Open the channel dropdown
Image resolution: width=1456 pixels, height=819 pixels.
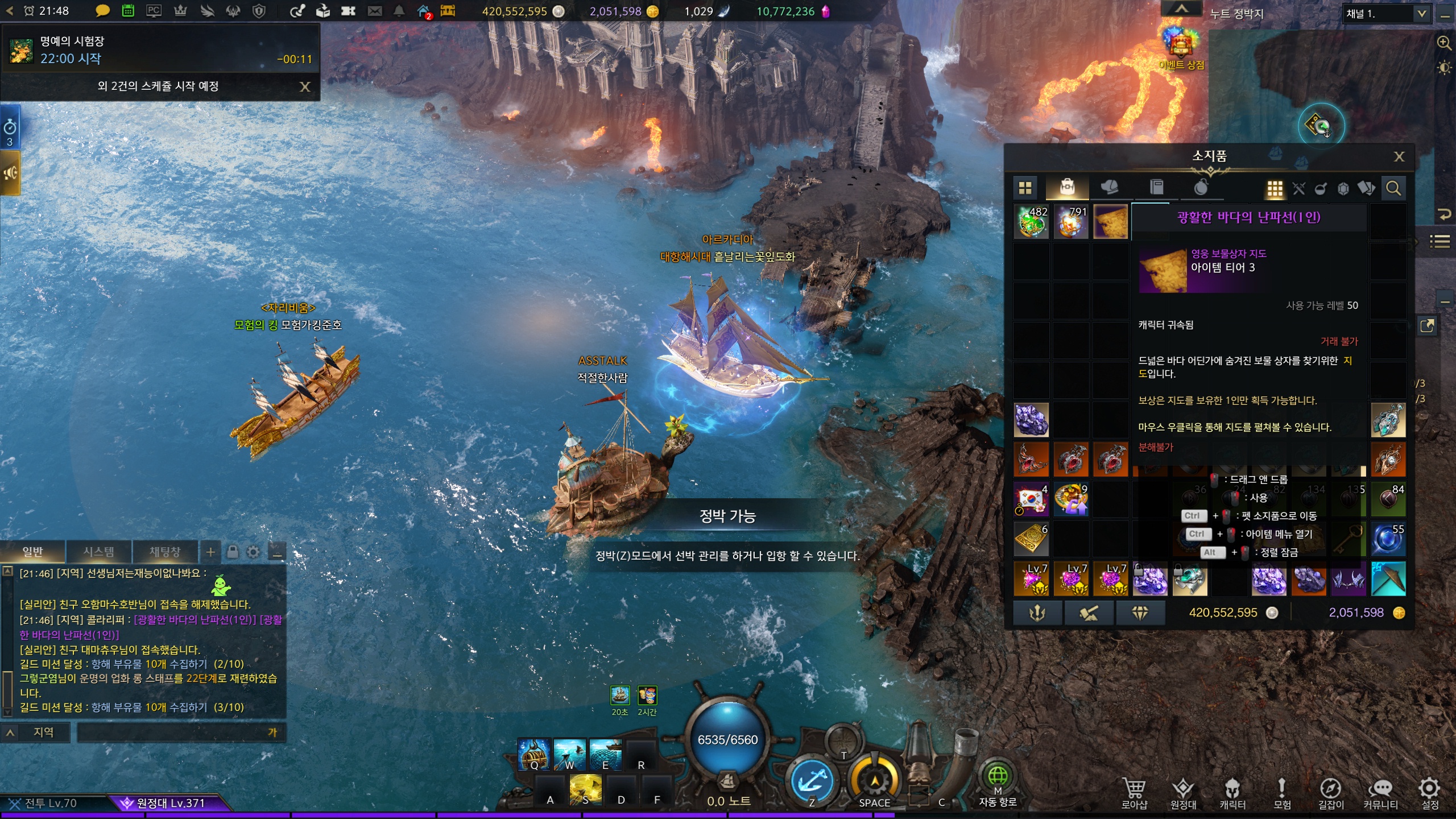pyautogui.click(x=1421, y=14)
